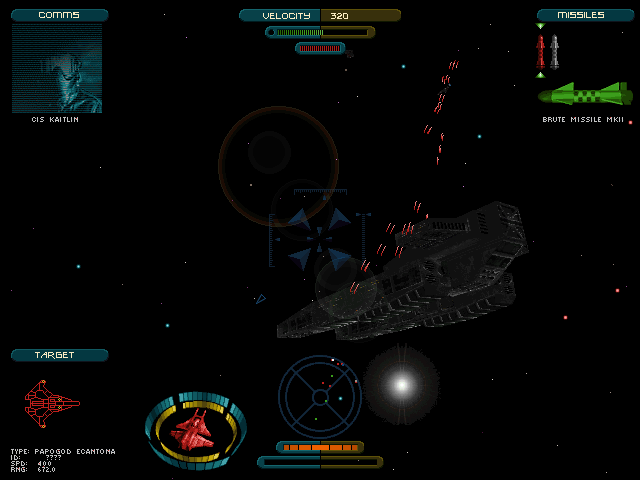Click the red target ship wireframe

point(51,402)
